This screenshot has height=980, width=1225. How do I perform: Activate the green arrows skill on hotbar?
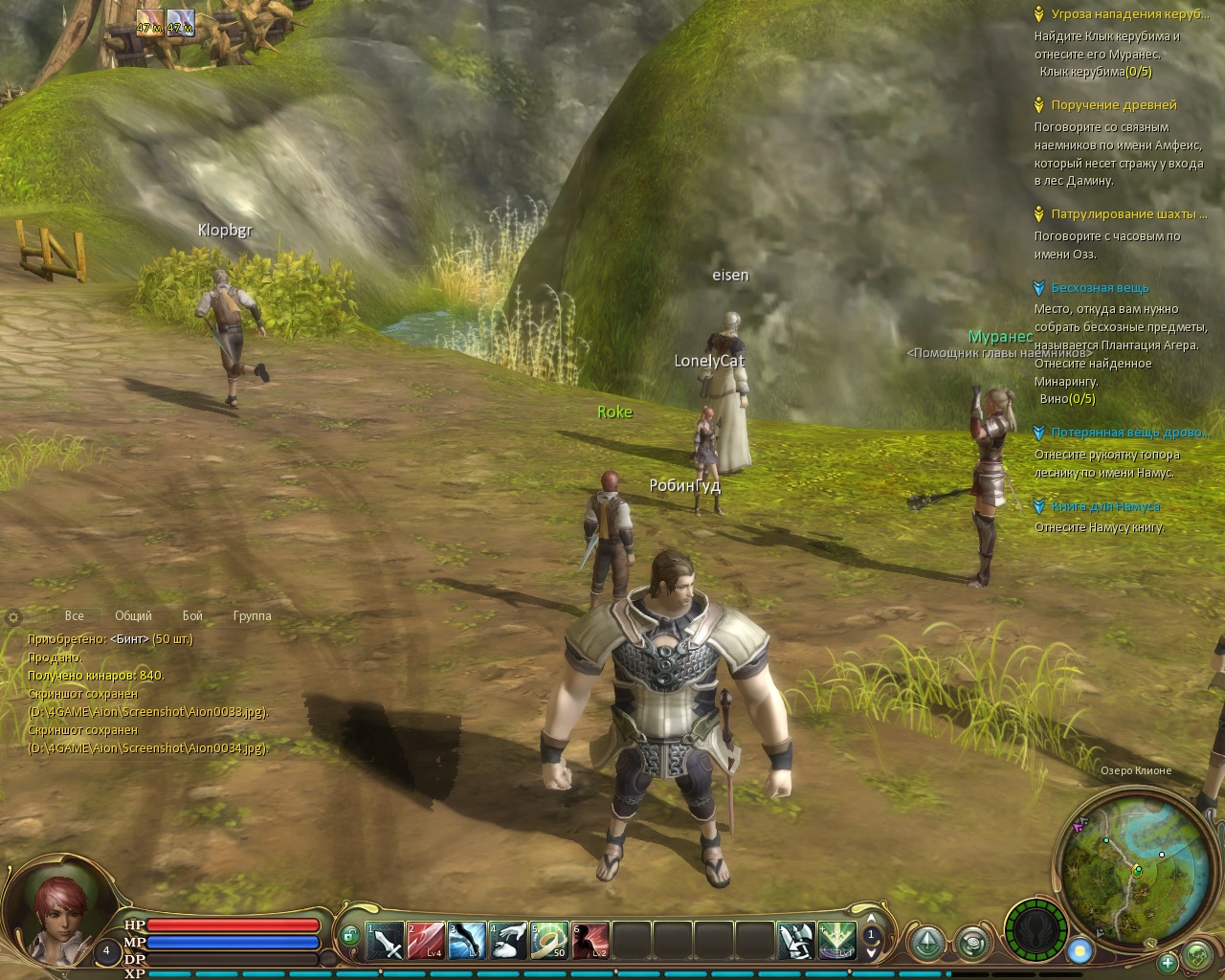[x=836, y=941]
